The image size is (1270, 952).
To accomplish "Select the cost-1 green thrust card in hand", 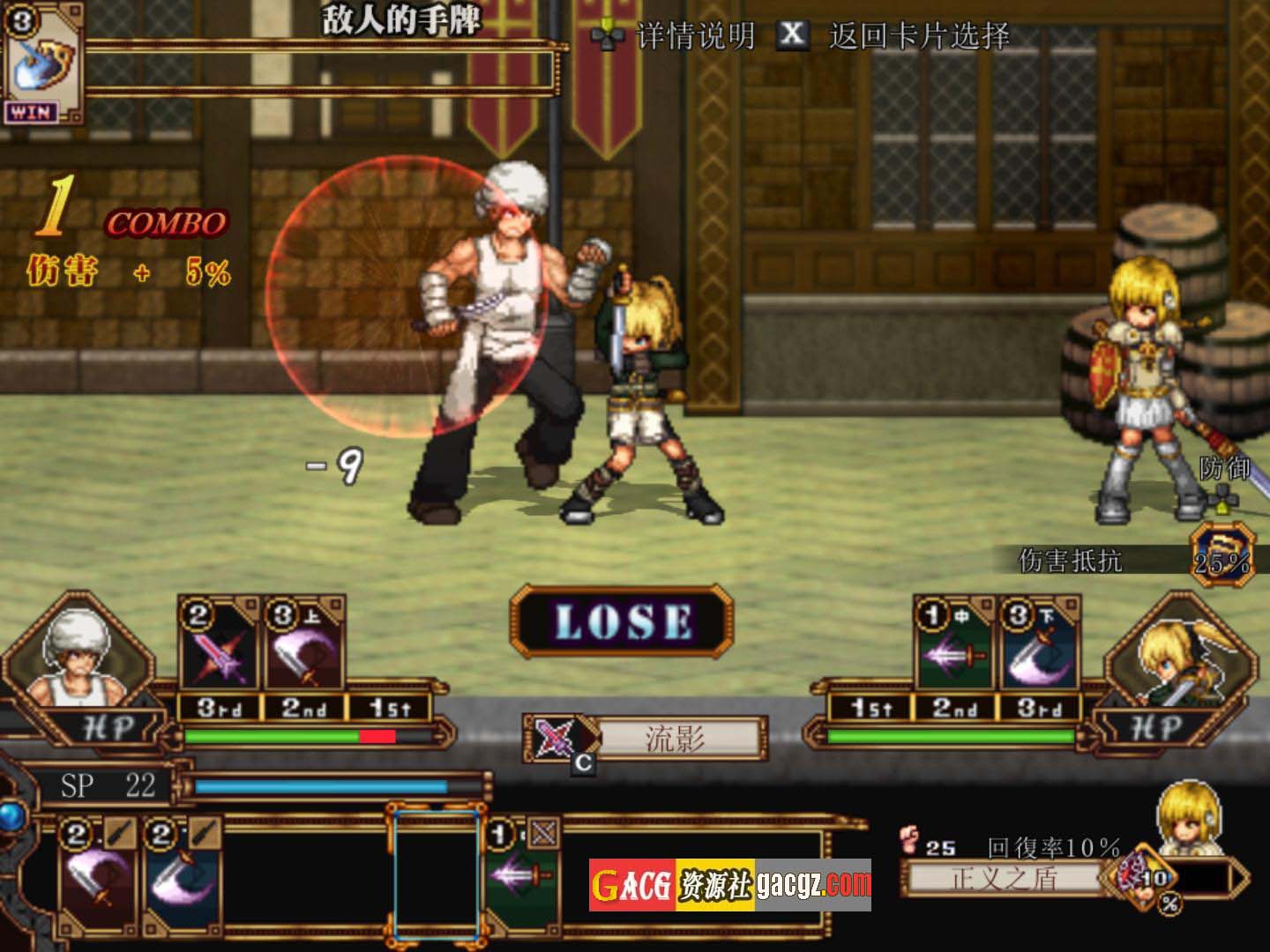I will tap(523, 873).
